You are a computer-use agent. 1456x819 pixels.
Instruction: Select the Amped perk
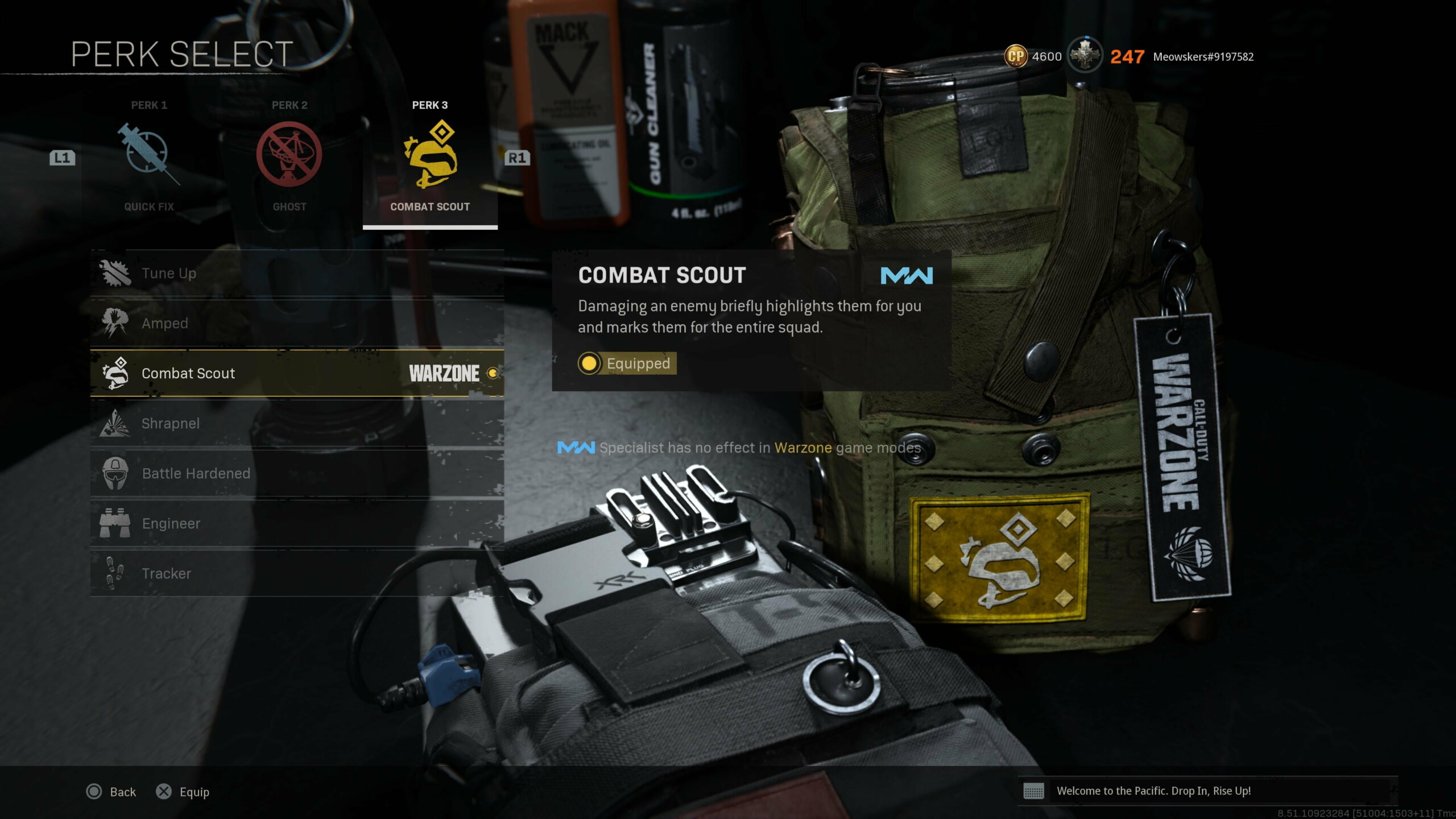296,323
